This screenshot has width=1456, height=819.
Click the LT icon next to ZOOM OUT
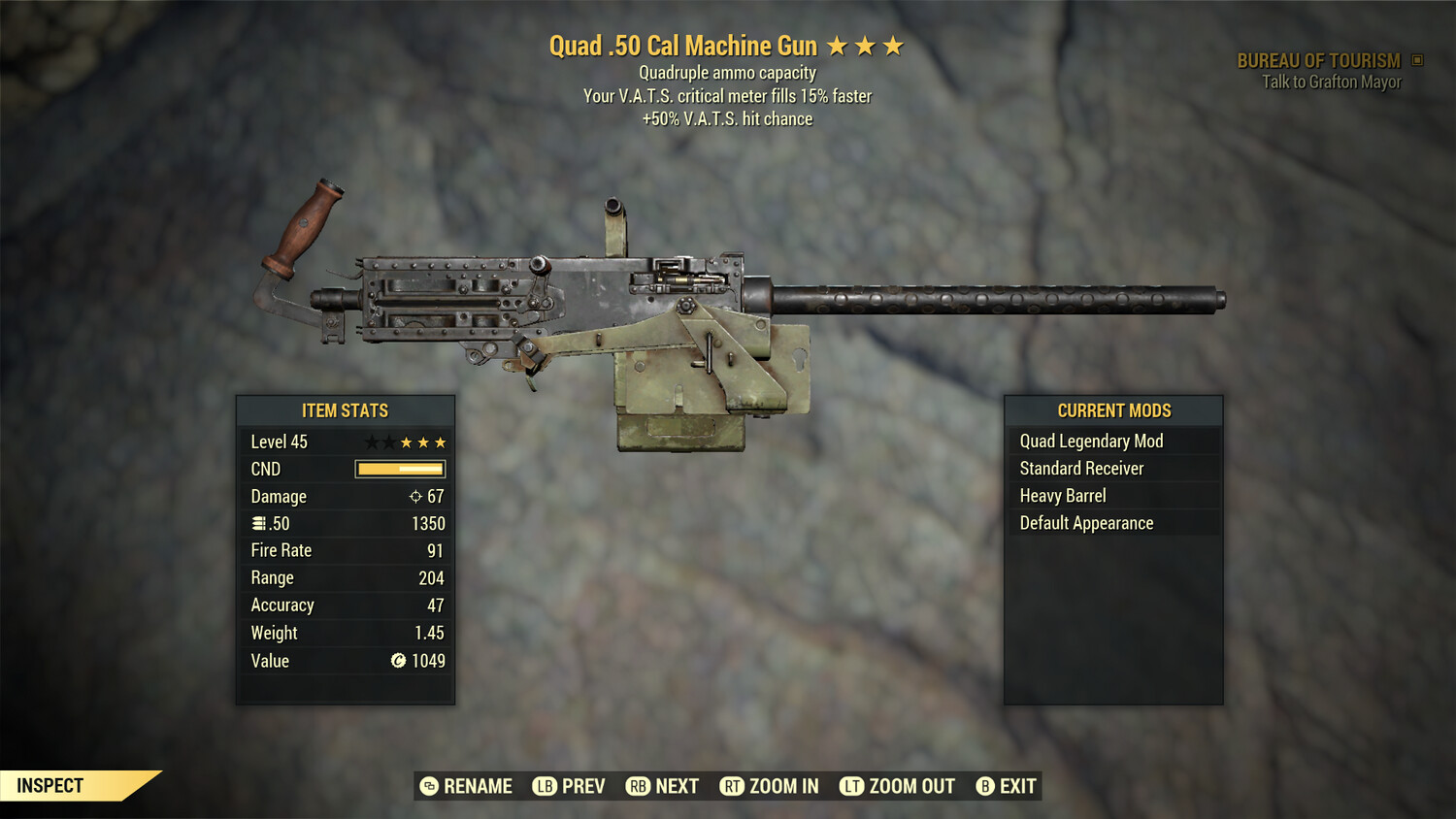[851, 786]
